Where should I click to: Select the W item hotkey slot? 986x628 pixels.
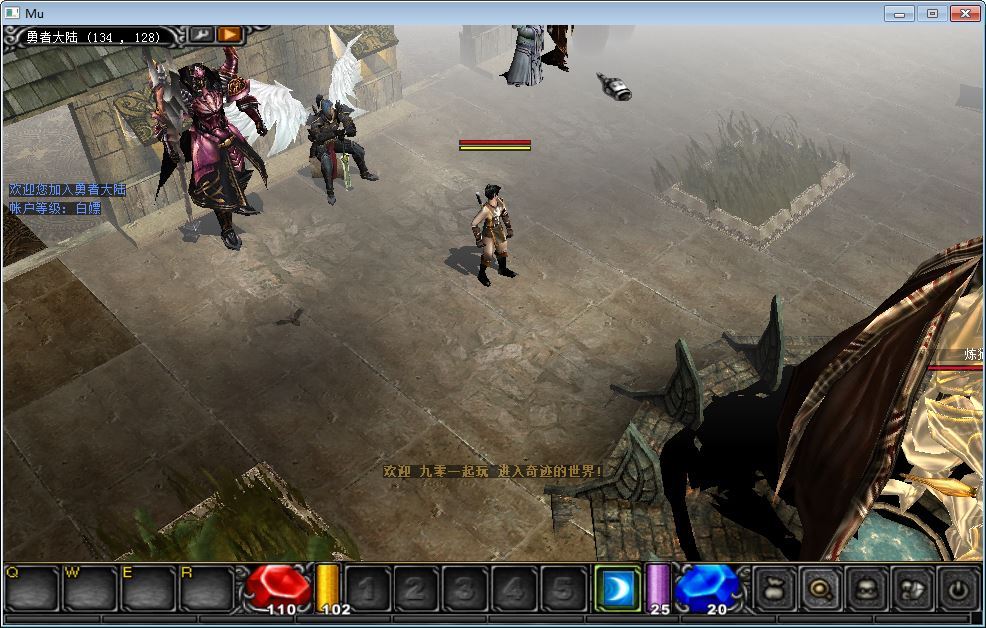pyautogui.click(x=90, y=588)
